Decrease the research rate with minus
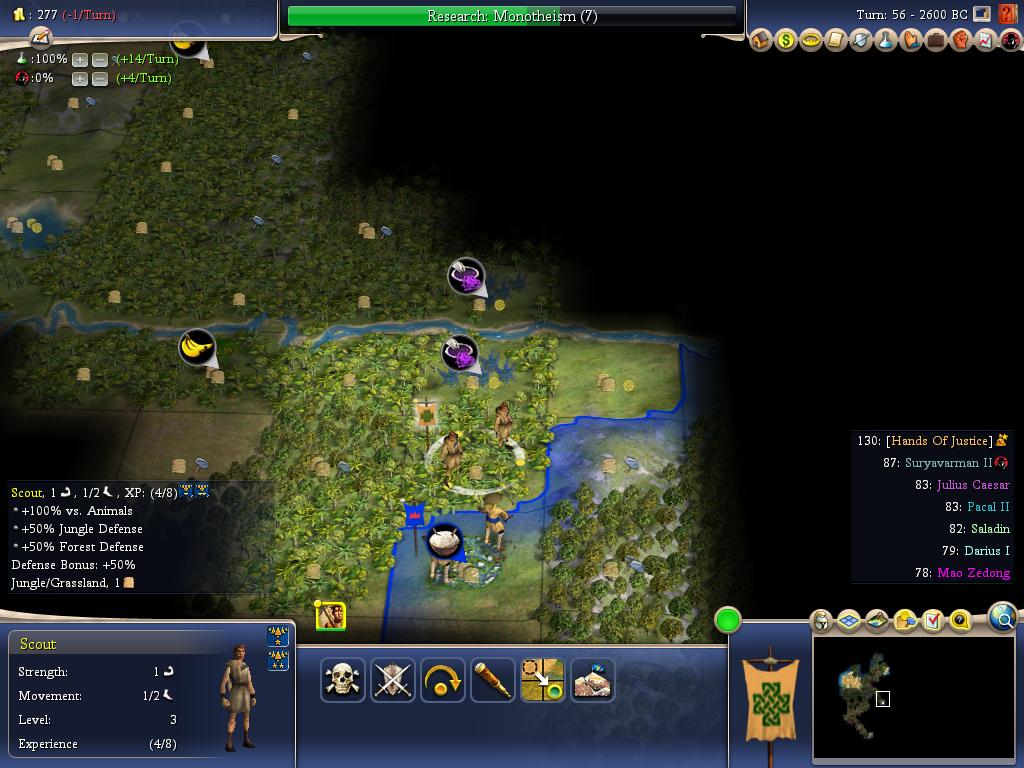1024x768 pixels. (x=99, y=59)
